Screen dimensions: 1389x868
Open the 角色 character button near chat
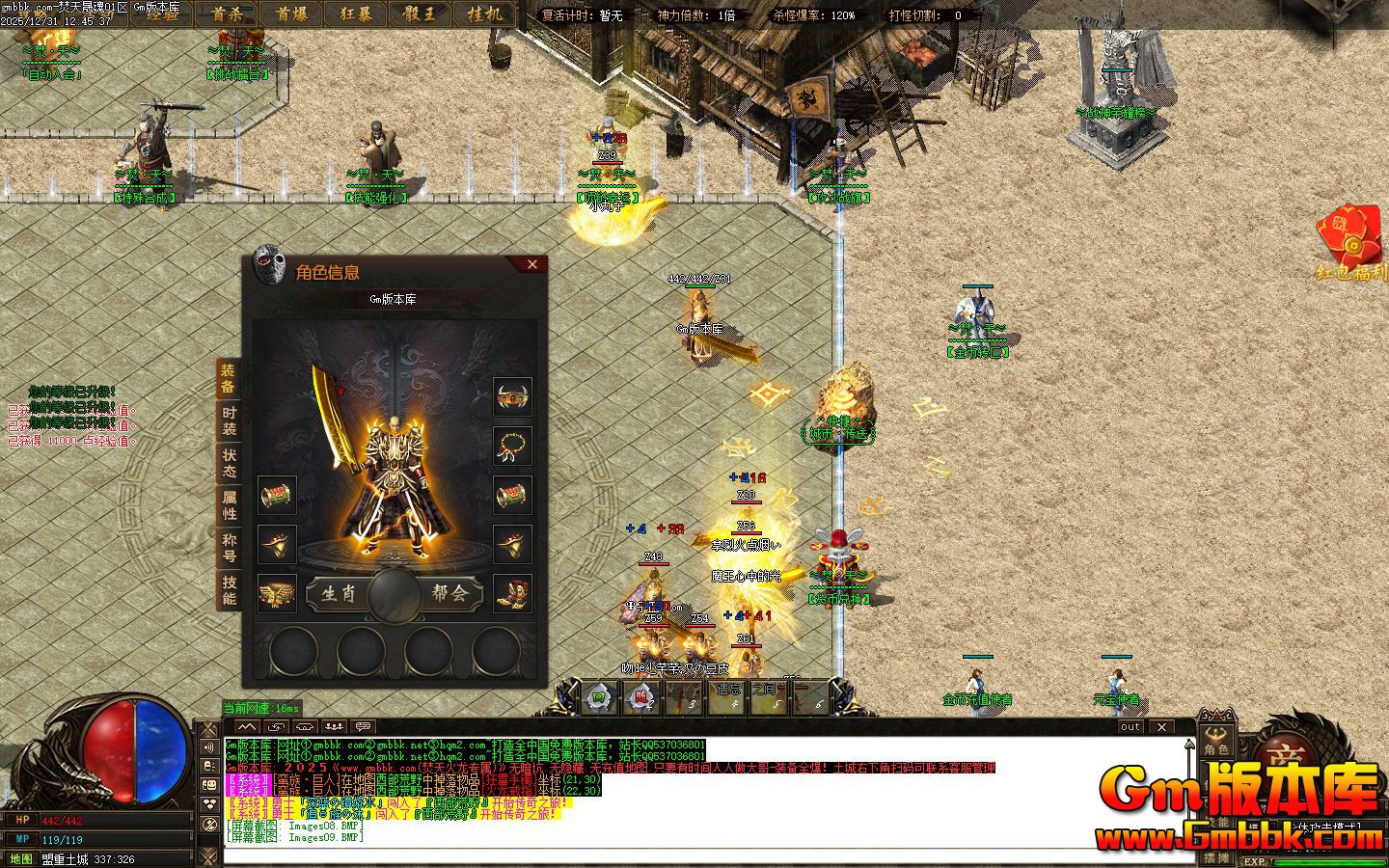tap(1215, 741)
